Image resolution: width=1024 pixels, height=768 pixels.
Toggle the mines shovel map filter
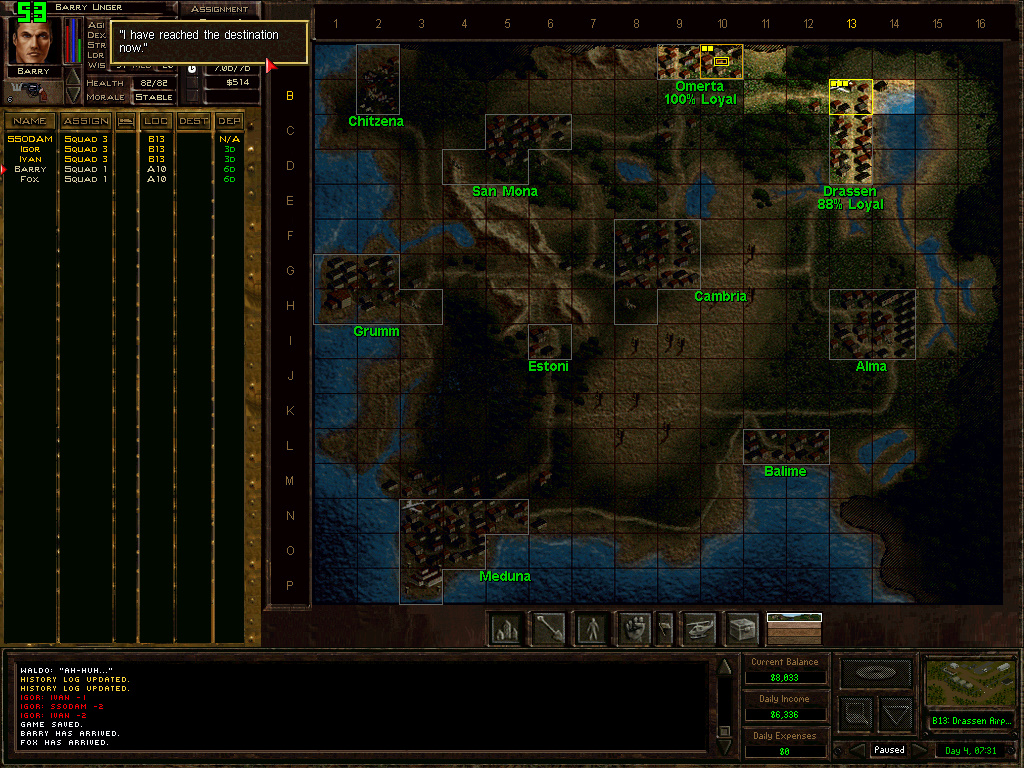[549, 628]
